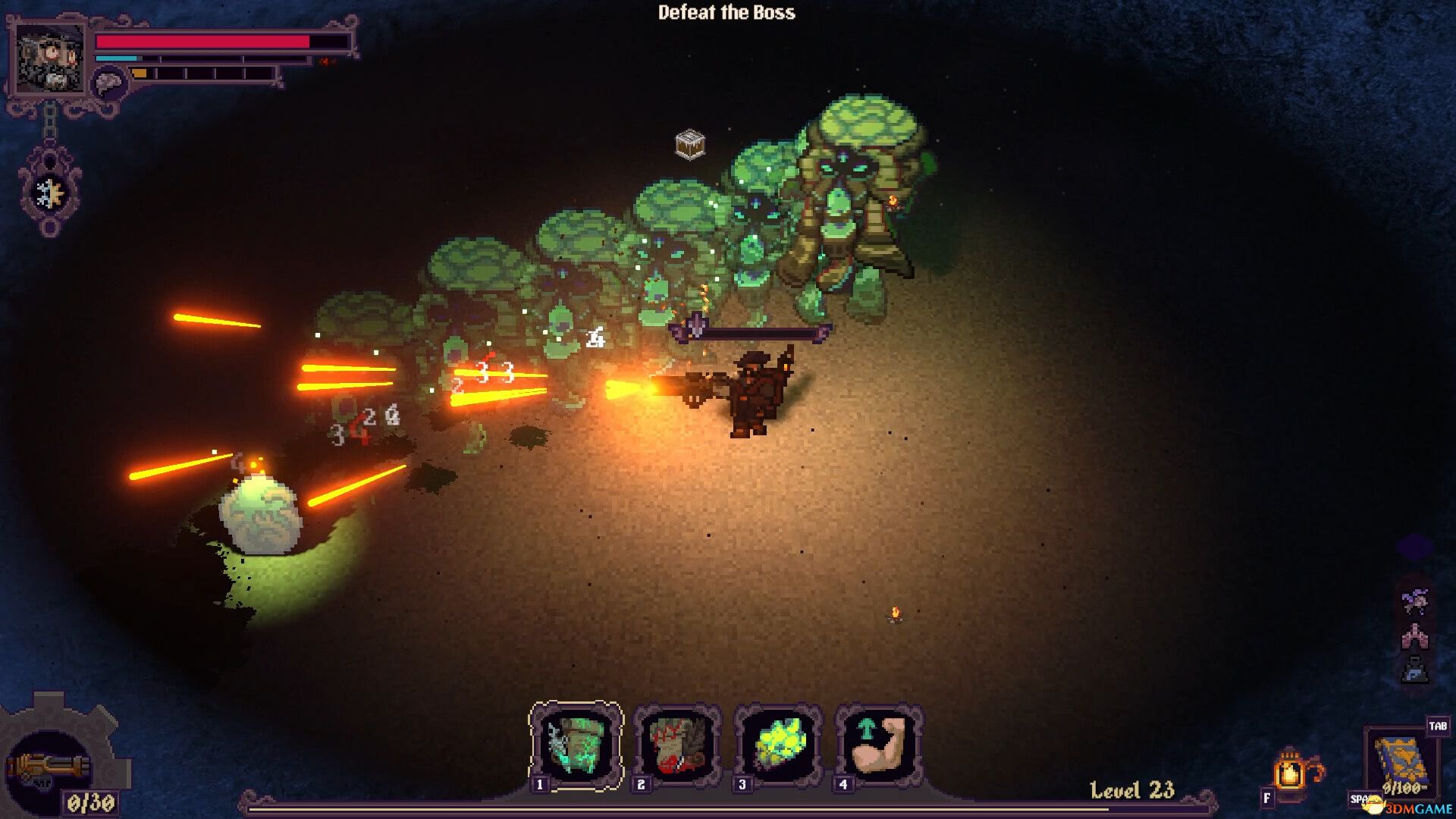Open the blue and gold spellbook

click(x=1401, y=762)
